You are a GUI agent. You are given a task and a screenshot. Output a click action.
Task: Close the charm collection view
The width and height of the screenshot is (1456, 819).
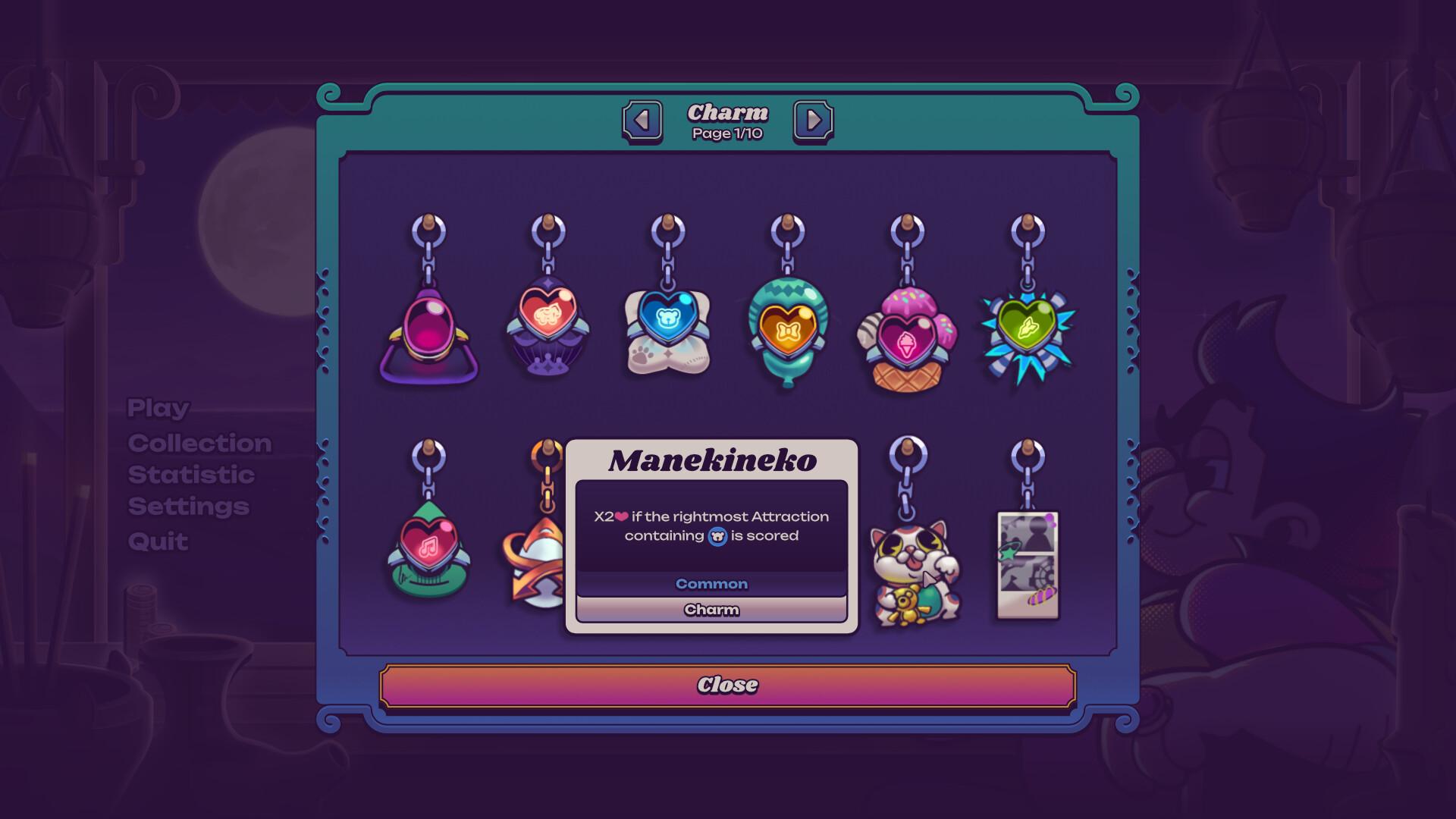point(728,684)
